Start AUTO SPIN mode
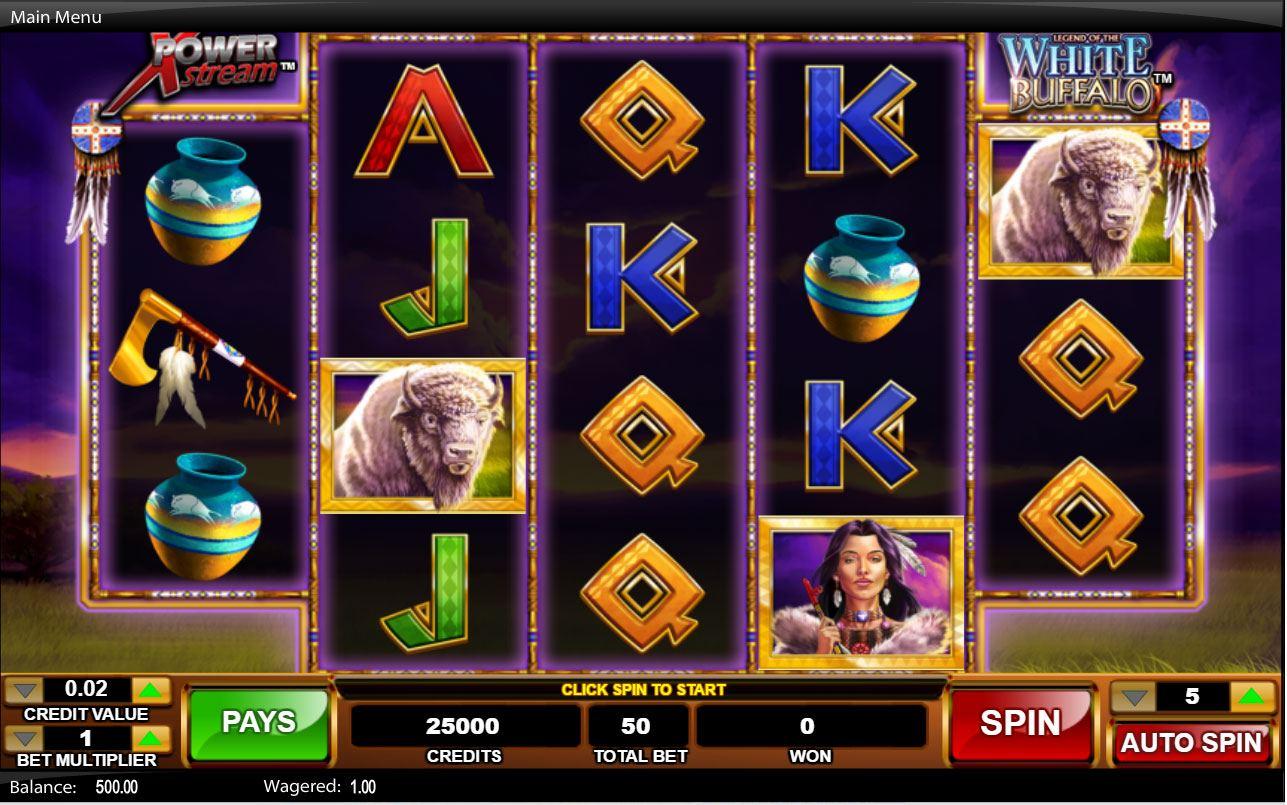 [x=1191, y=743]
